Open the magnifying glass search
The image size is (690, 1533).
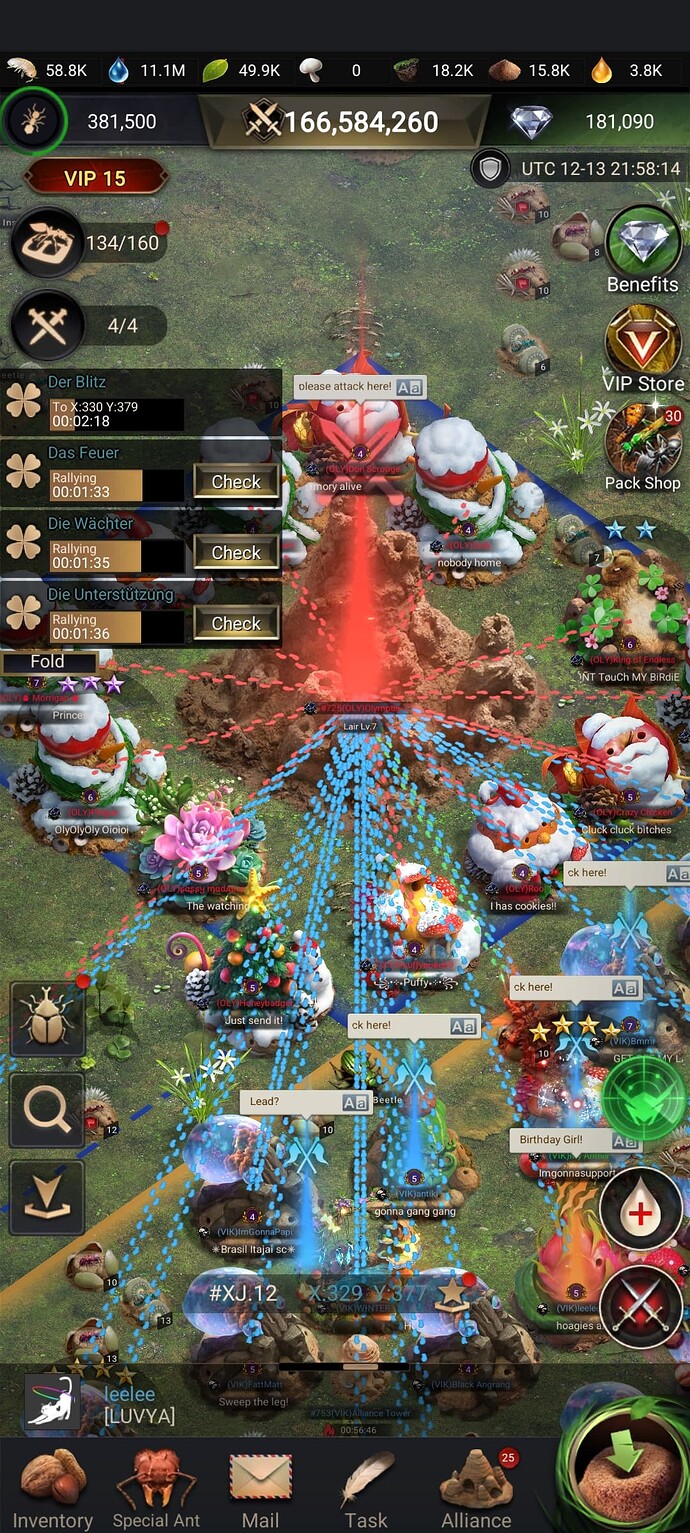47,1110
